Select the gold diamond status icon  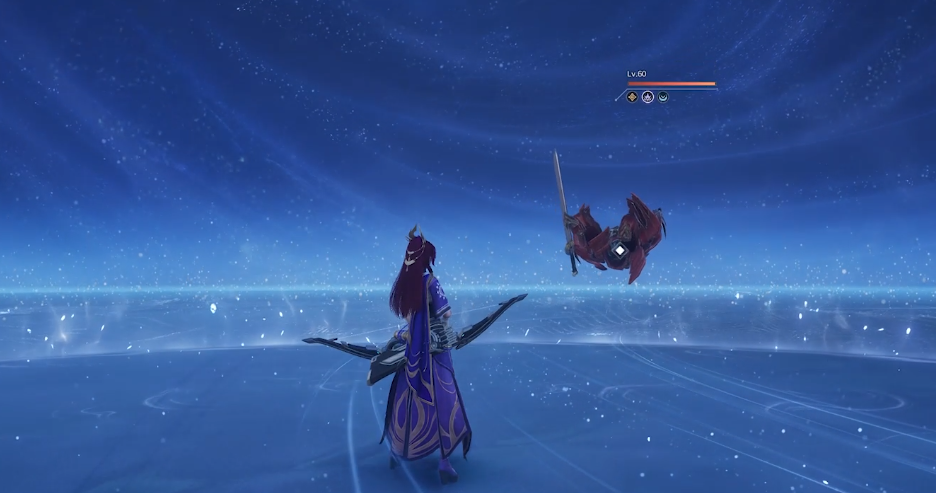632,97
